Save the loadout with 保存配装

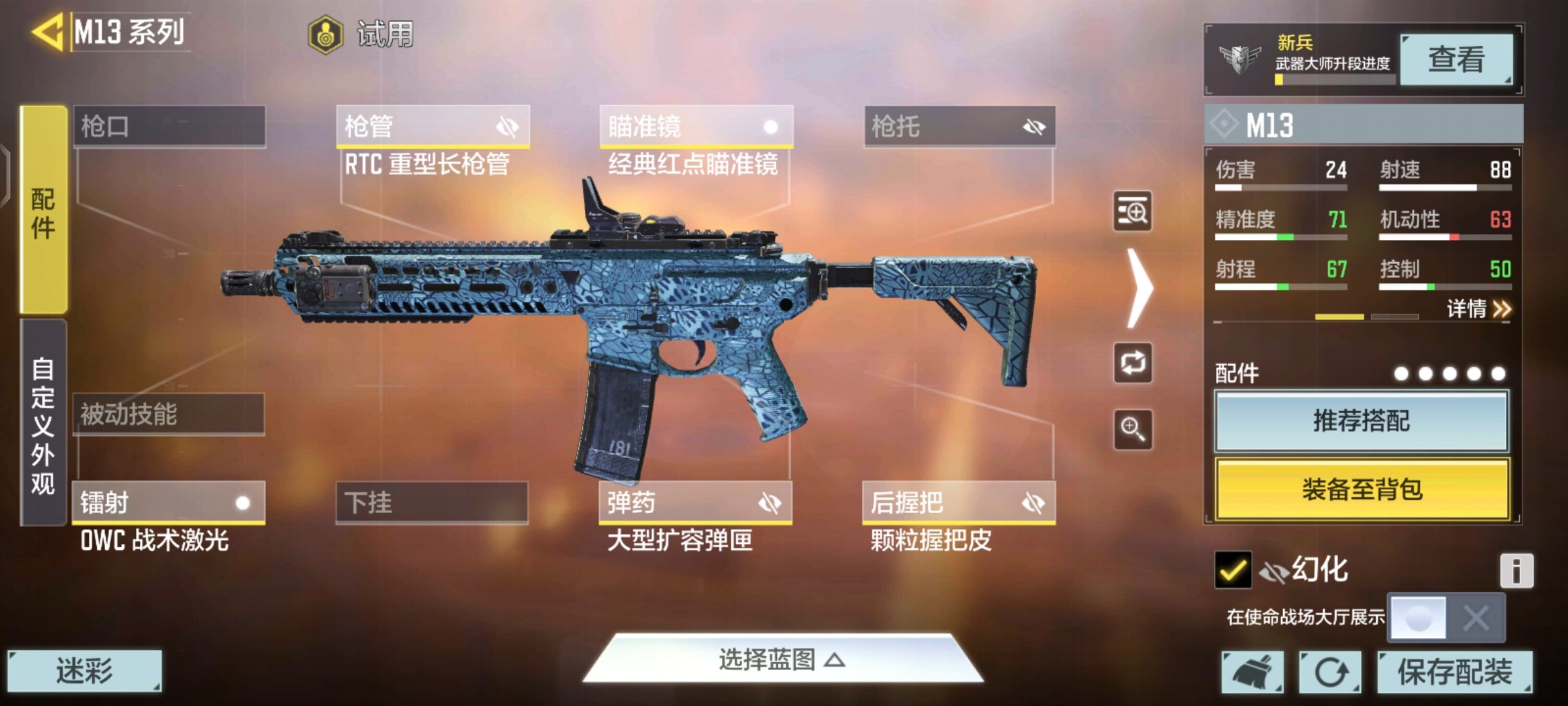(1454, 671)
